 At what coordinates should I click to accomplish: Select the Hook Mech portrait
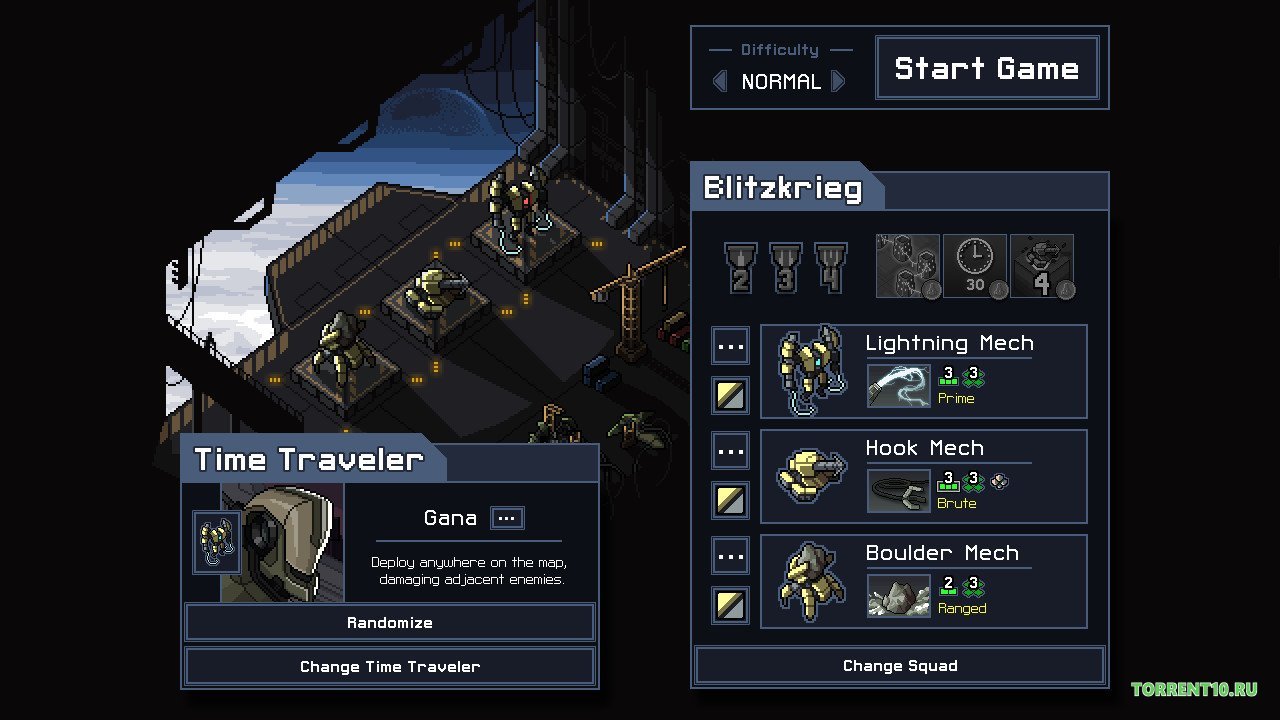809,476
